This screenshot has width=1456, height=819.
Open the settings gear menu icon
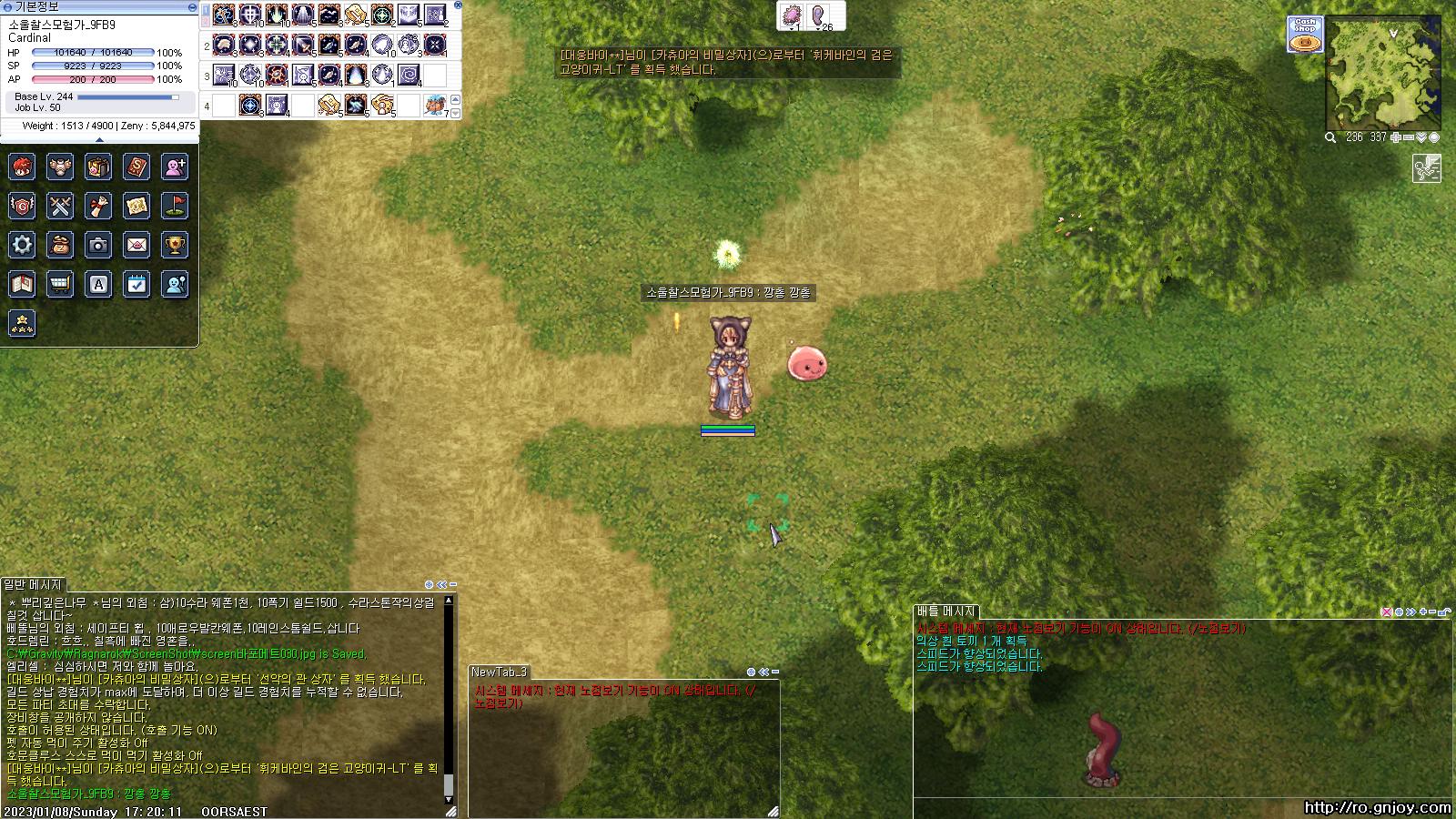tap(22, 244)
